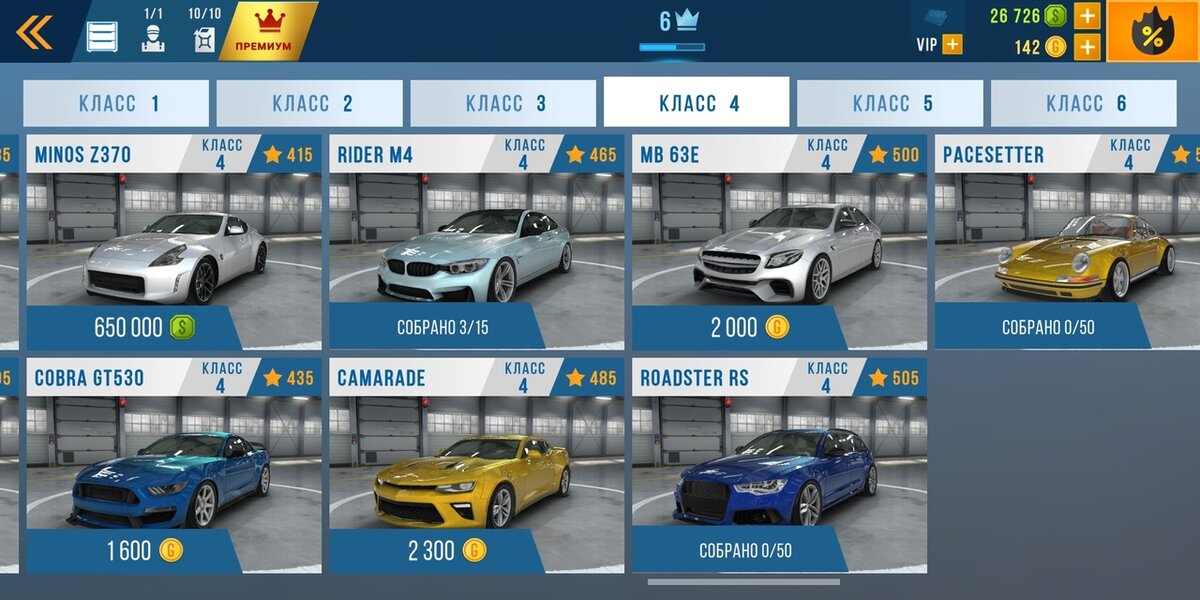1200x600 pixels.
Task: Add more gold coins with plus
Action: 1087,47
